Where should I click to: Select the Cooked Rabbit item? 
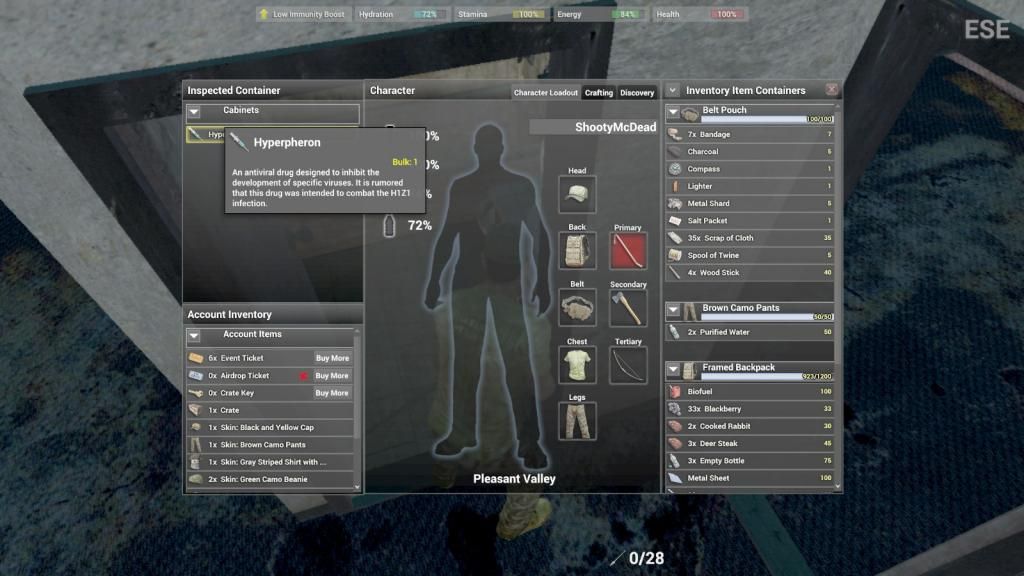750,426
